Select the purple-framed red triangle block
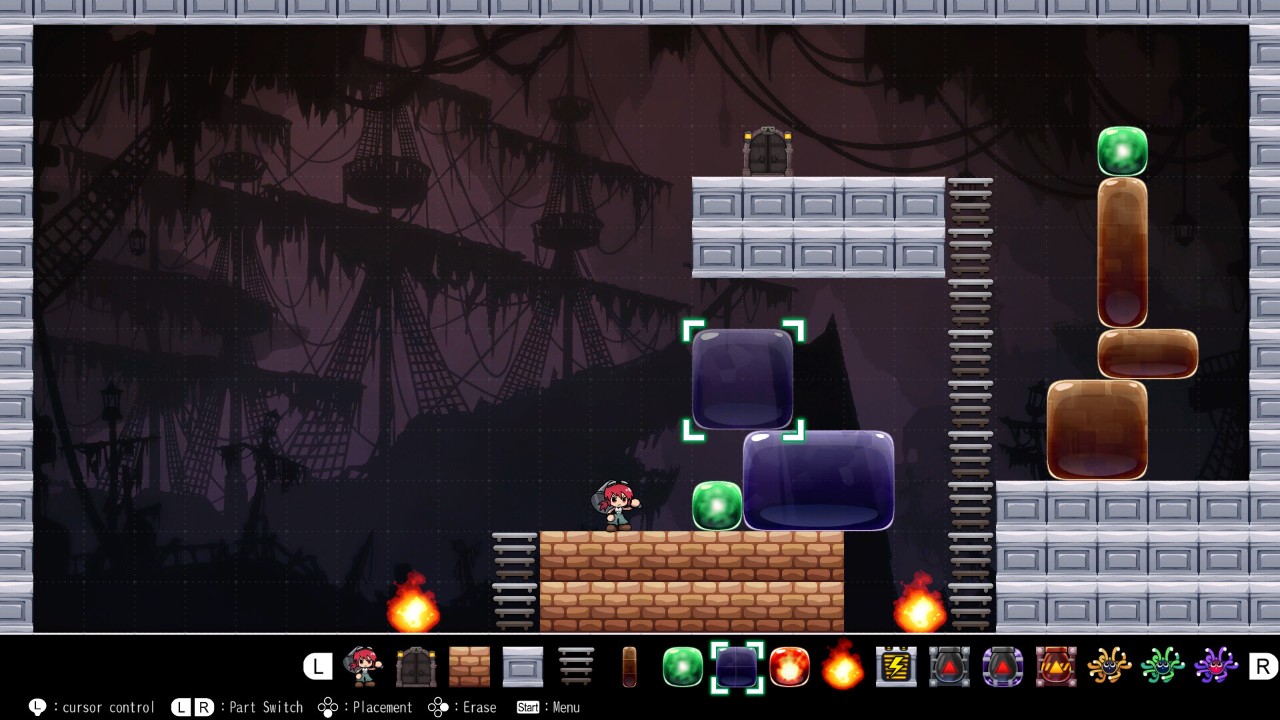Image resolution: width=1280 pixels, height=720 pixels. 1003,666
